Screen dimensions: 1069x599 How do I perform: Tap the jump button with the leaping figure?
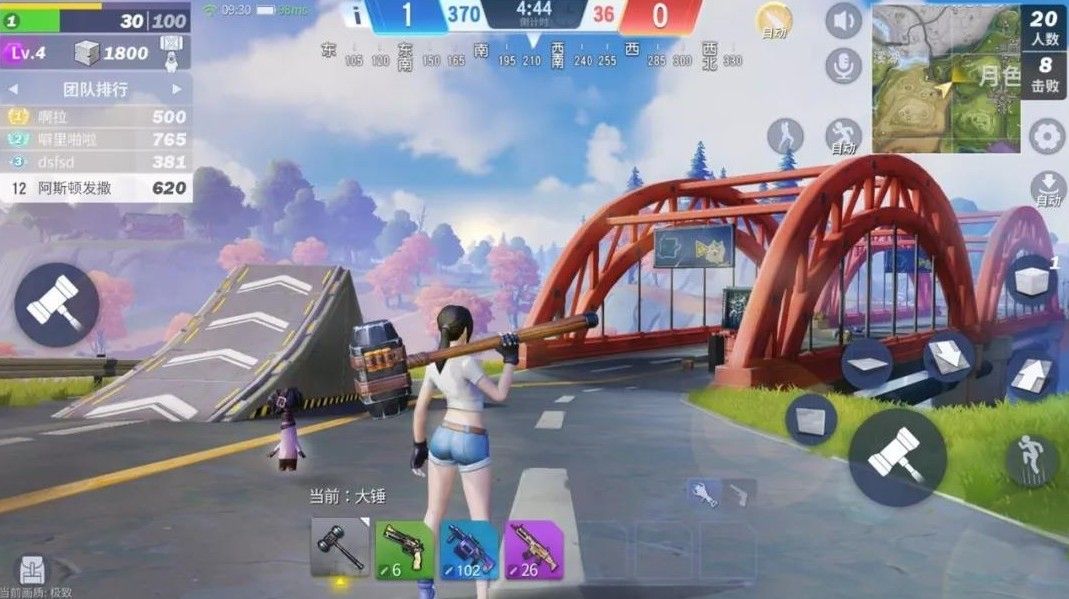pos(1031,460)
